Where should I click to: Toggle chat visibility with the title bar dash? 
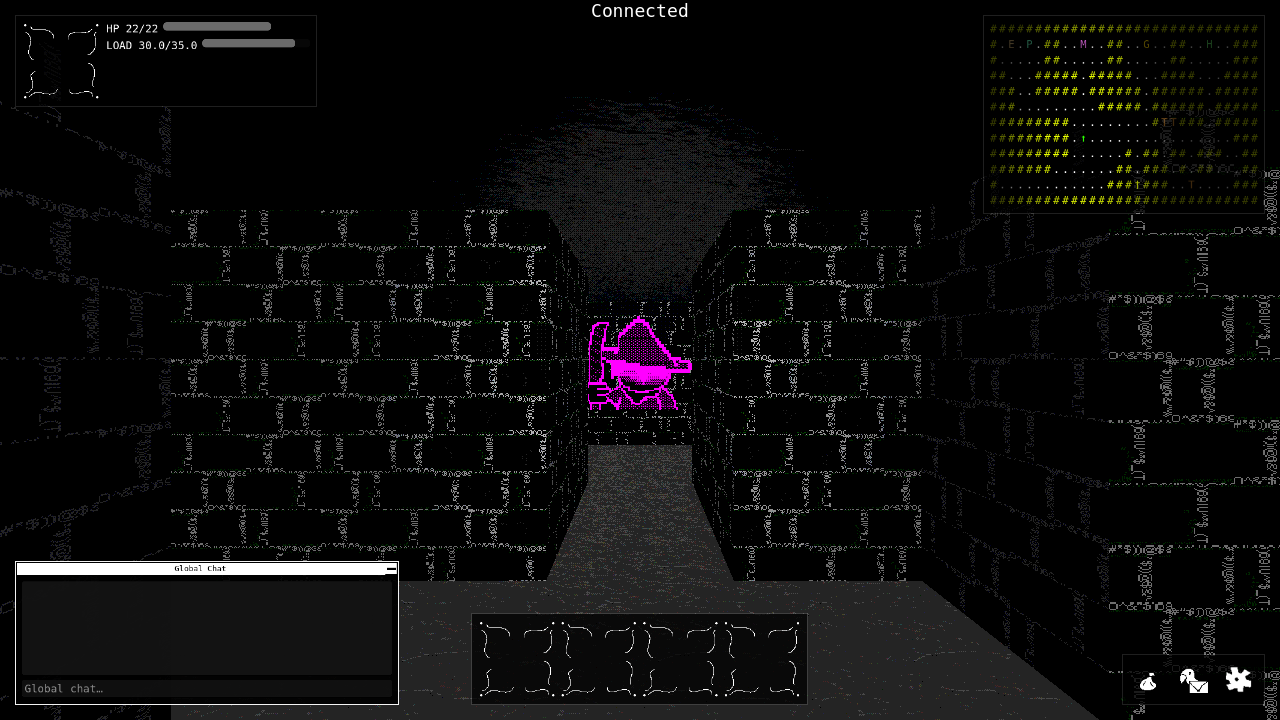tap(390, 568)
